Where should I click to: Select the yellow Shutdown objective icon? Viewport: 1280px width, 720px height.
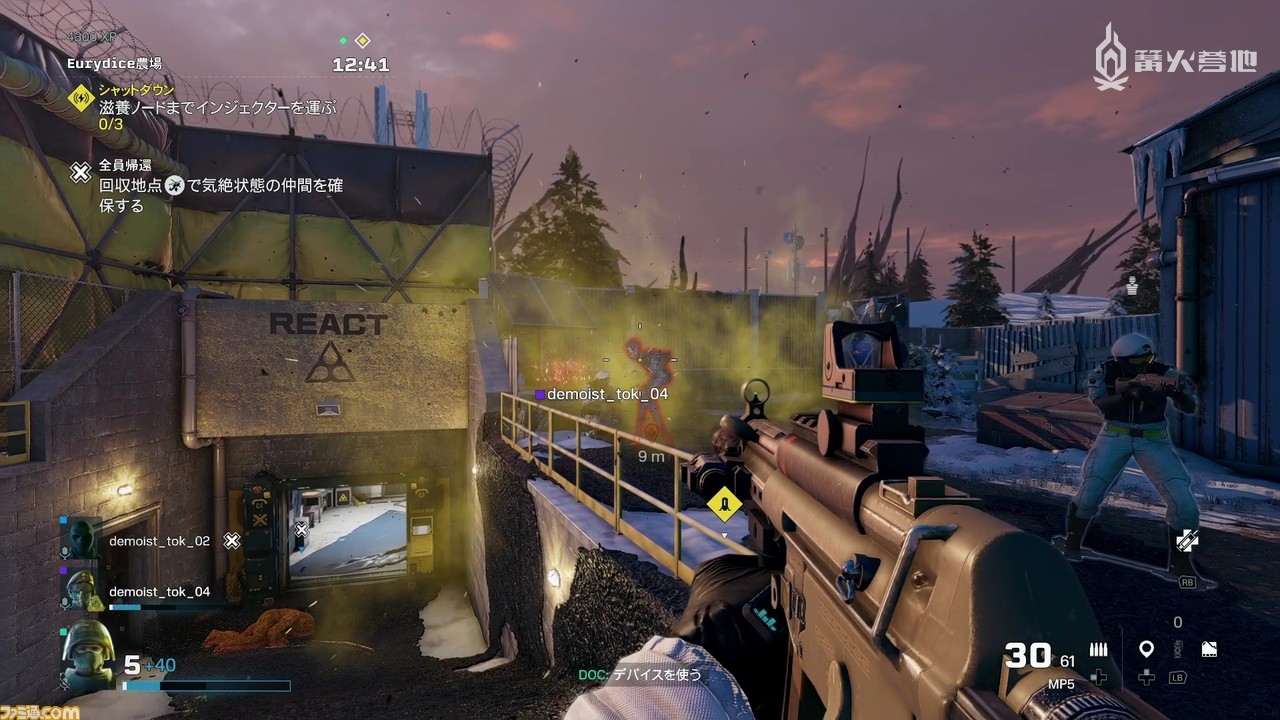coord(81,98)
